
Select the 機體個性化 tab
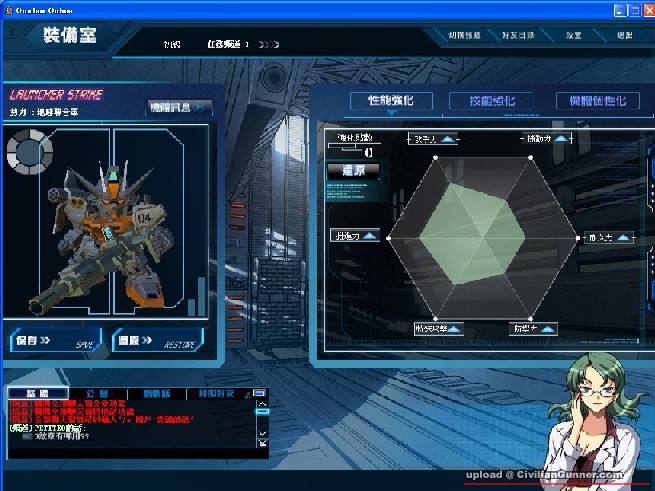pyautogui.click(x=597, y=101)
